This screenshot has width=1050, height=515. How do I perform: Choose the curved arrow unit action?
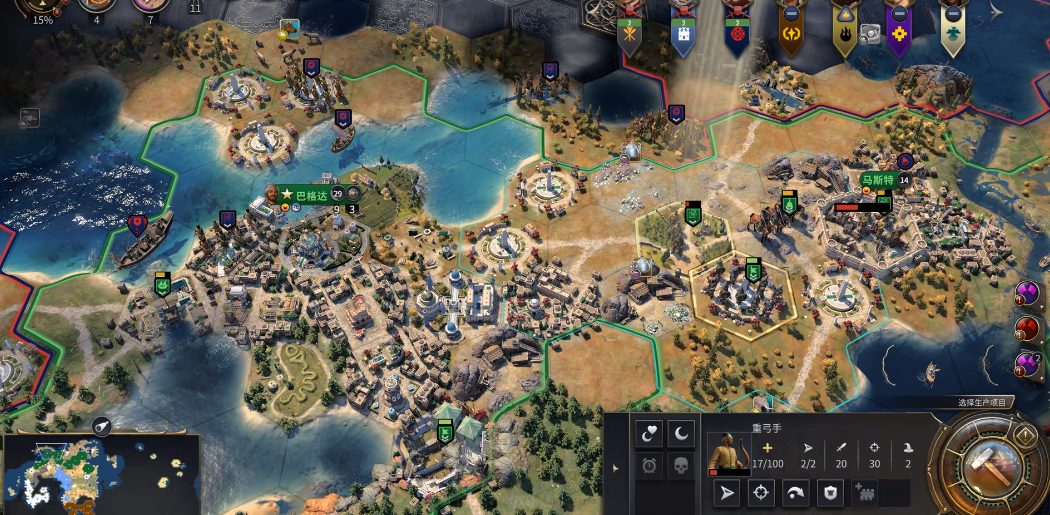tap(796, 492)
